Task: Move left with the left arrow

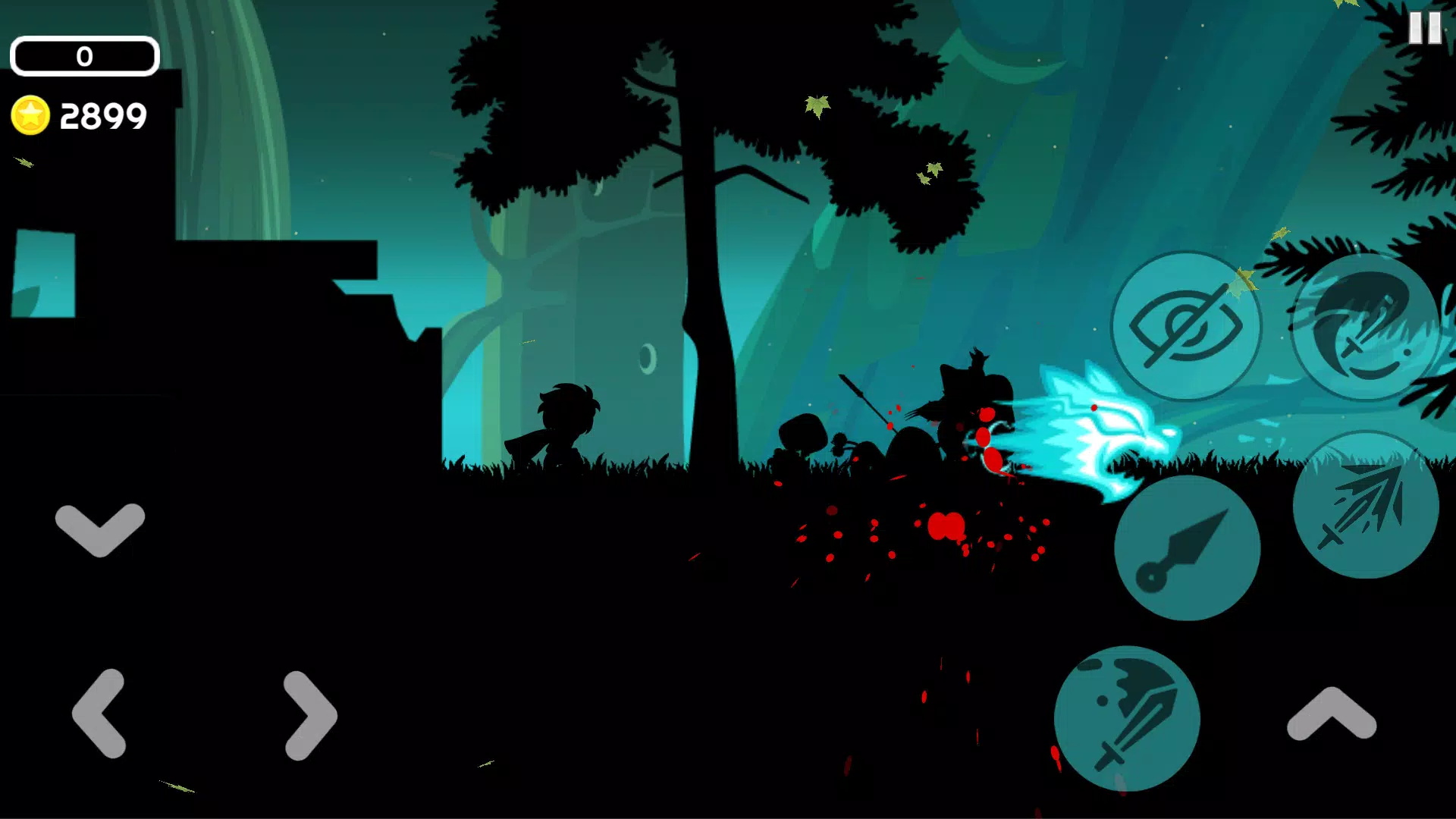Action: (x=99, y=714)
